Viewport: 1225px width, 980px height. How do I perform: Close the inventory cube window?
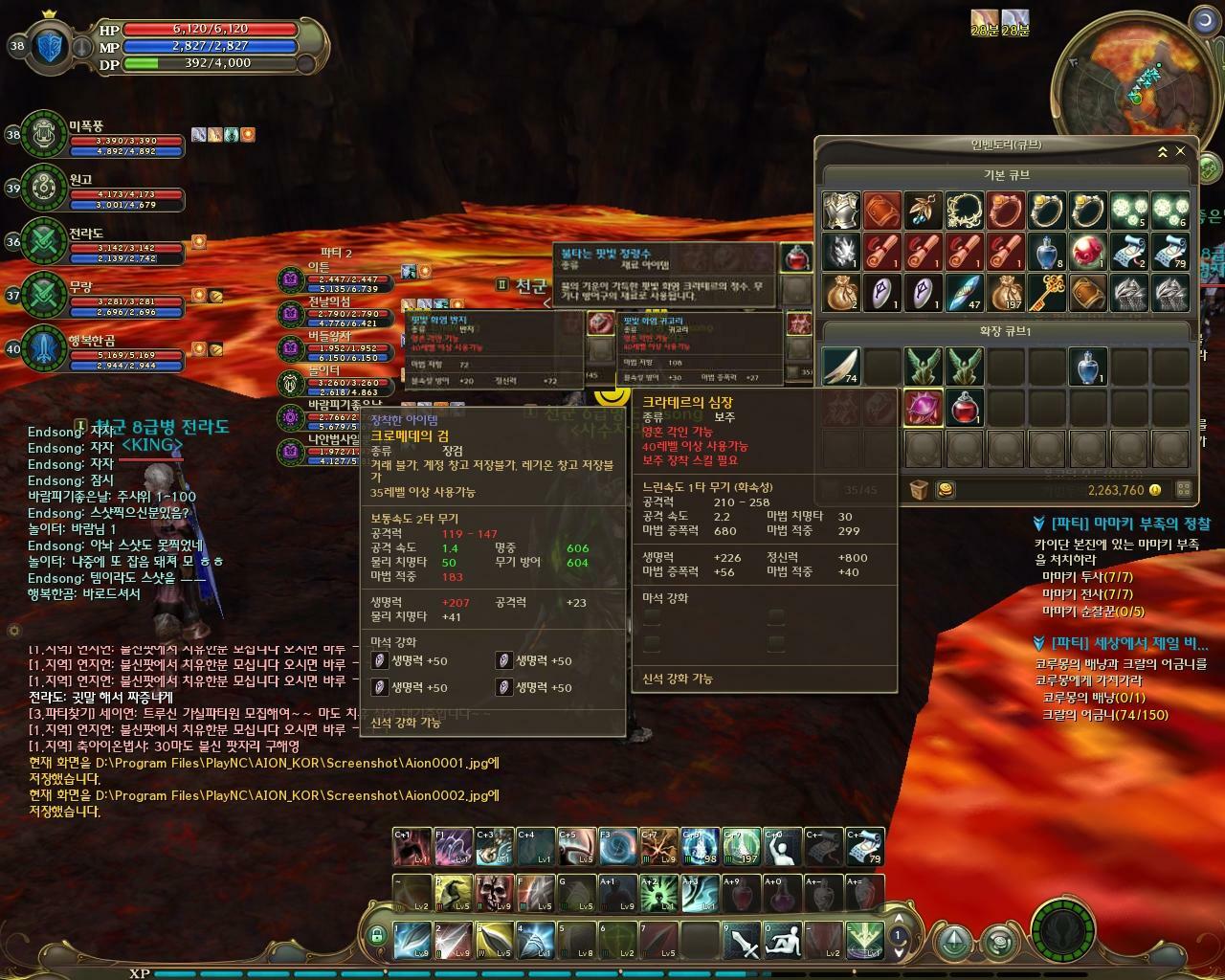(x=1180, y=151)
